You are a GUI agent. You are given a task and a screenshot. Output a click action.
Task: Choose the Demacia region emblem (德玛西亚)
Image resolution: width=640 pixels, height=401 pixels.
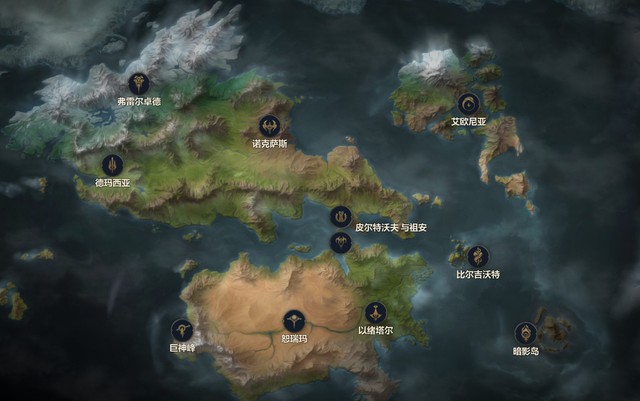112,165
